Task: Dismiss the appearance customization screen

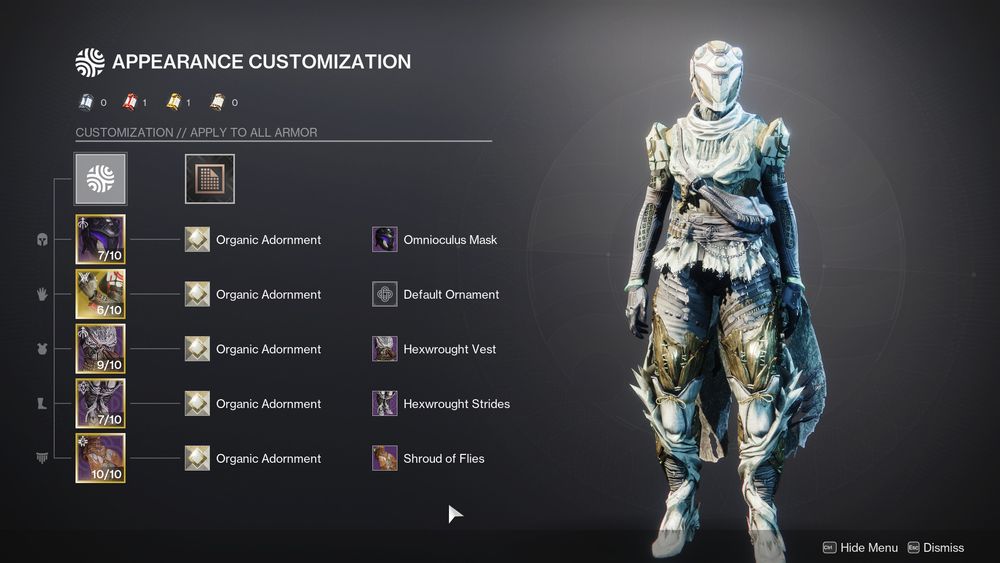Action: (x=936, y=547)
